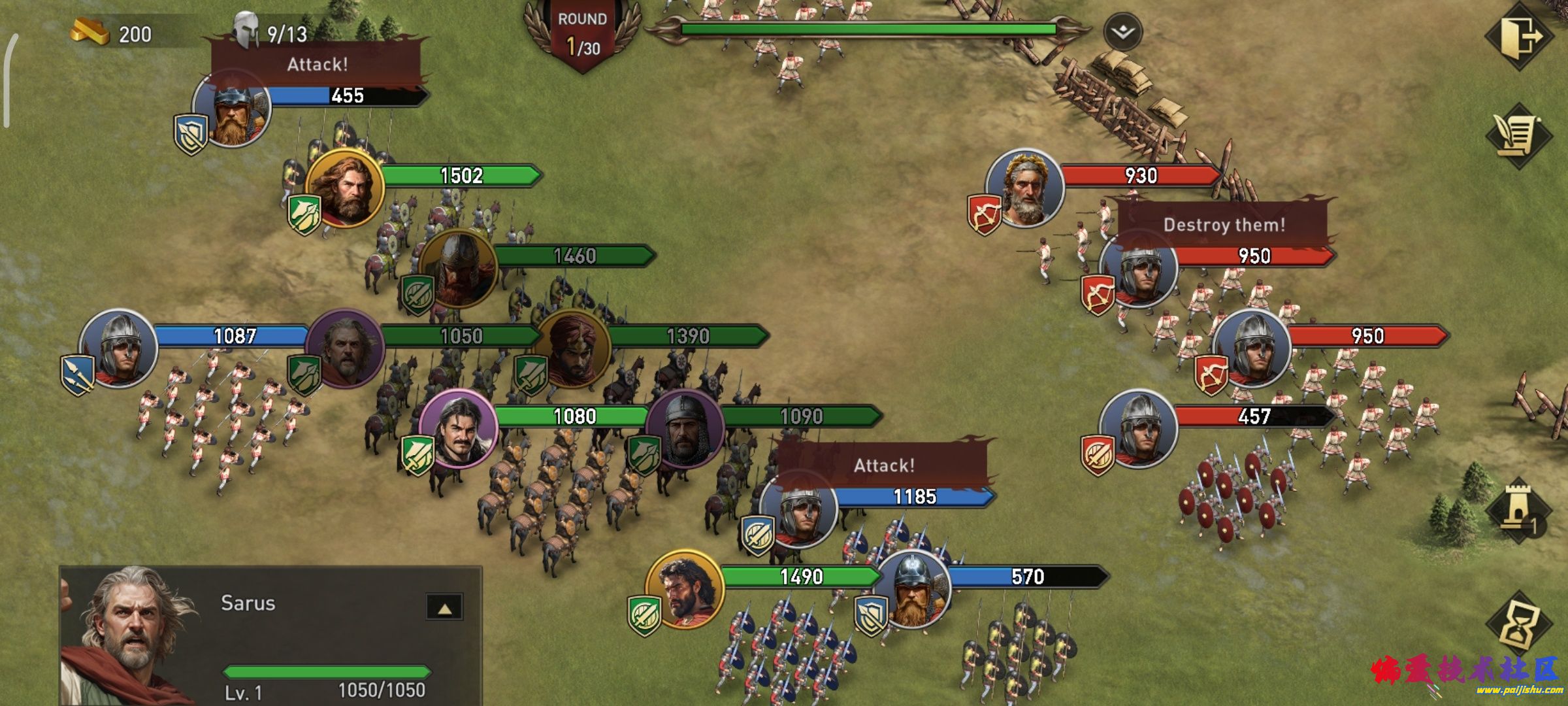
Task: Select the hero portrait with 1050 troops
Action: pos(345,348)
